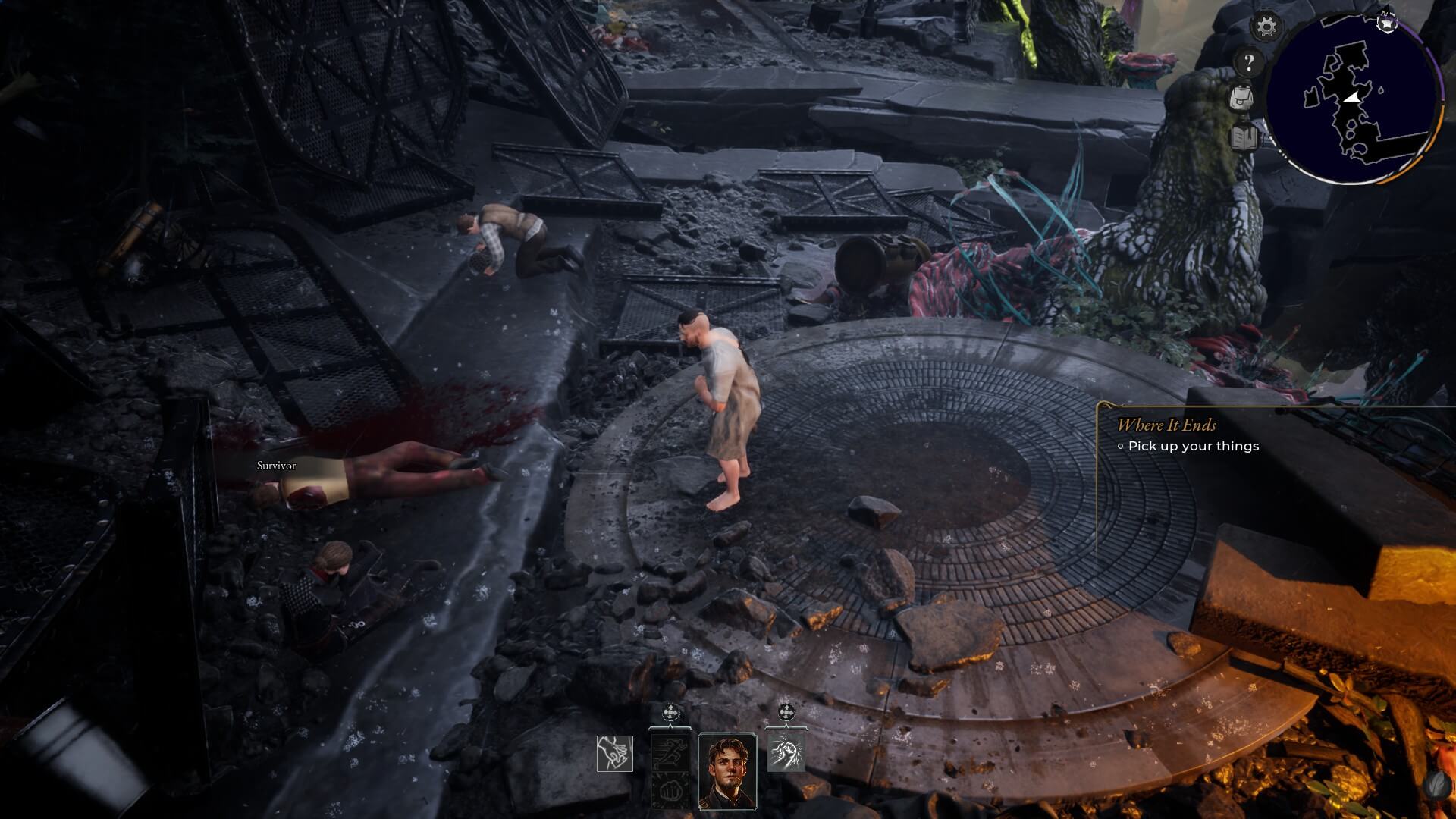Image resolution: width=1456 pixels, height=819 pixels.
Task: Open the gear settings menu
Action: click(1266, 27)
